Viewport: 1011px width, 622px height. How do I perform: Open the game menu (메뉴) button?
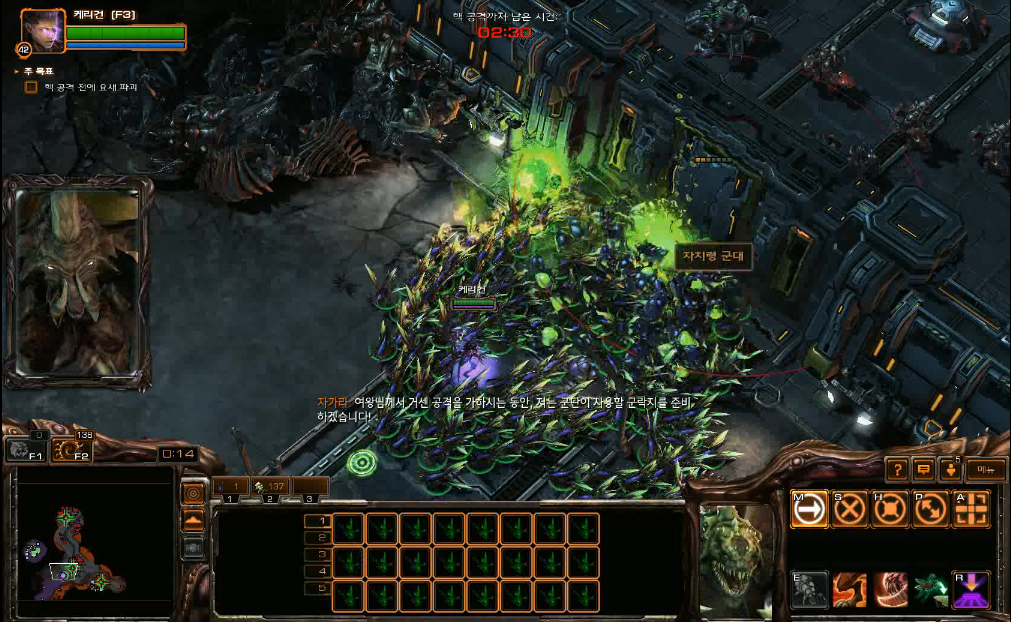tap(986, 469)
